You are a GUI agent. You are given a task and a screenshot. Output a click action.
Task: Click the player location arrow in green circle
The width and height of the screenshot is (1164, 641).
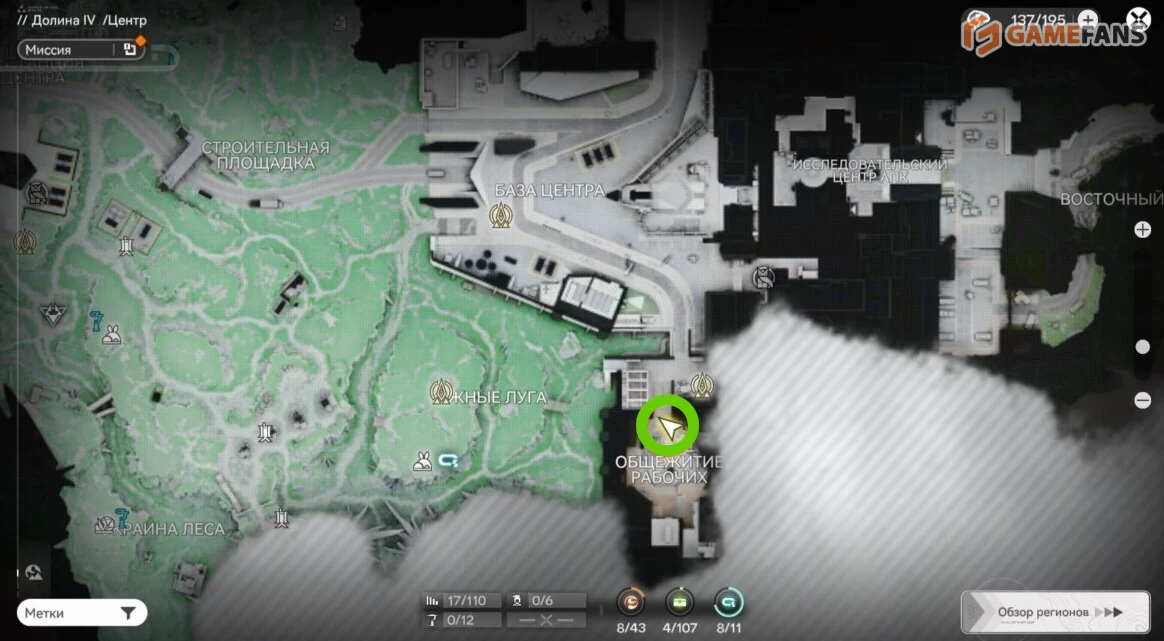pos(668,427)
